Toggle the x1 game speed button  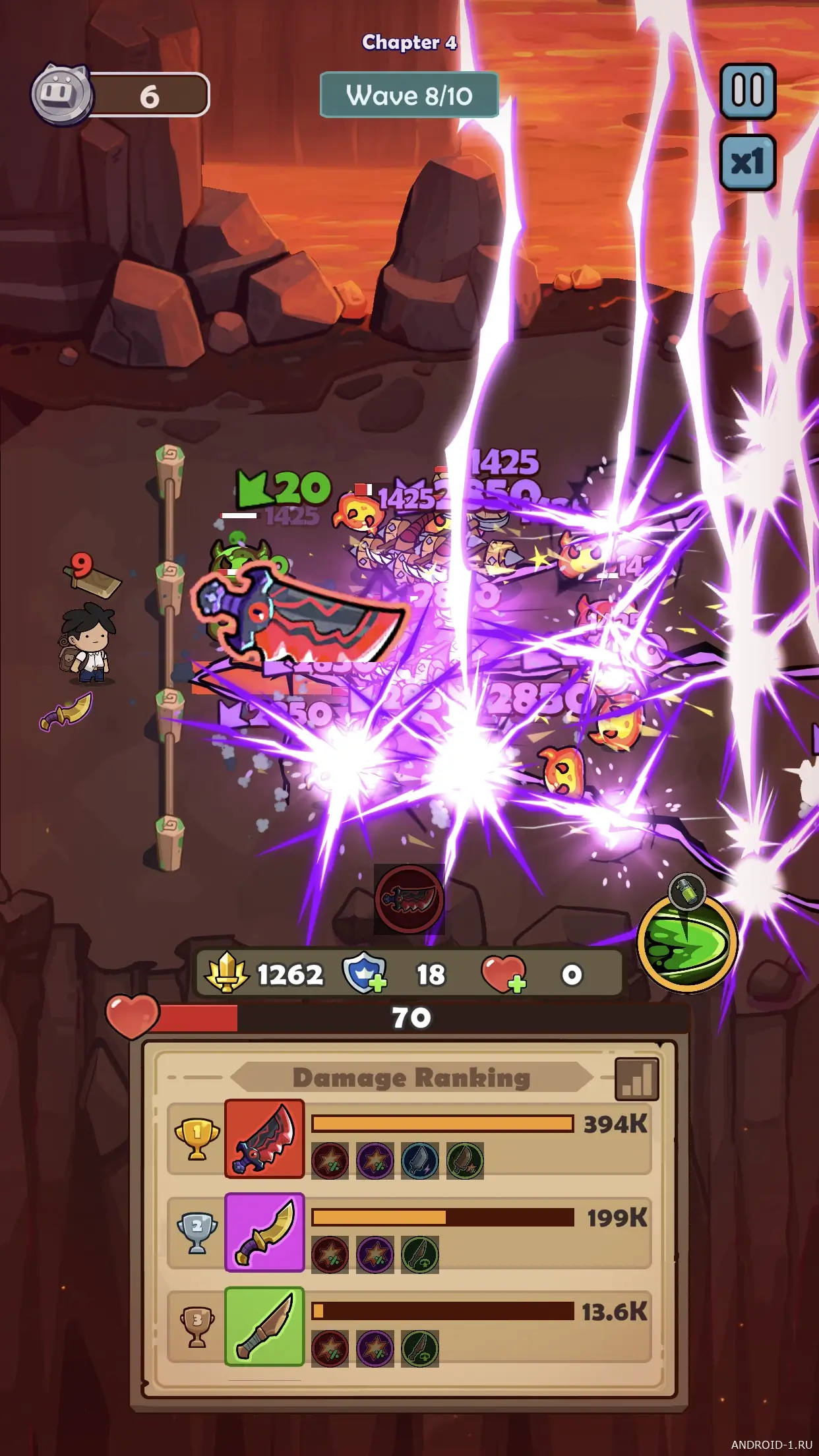[x=747, y=162]
